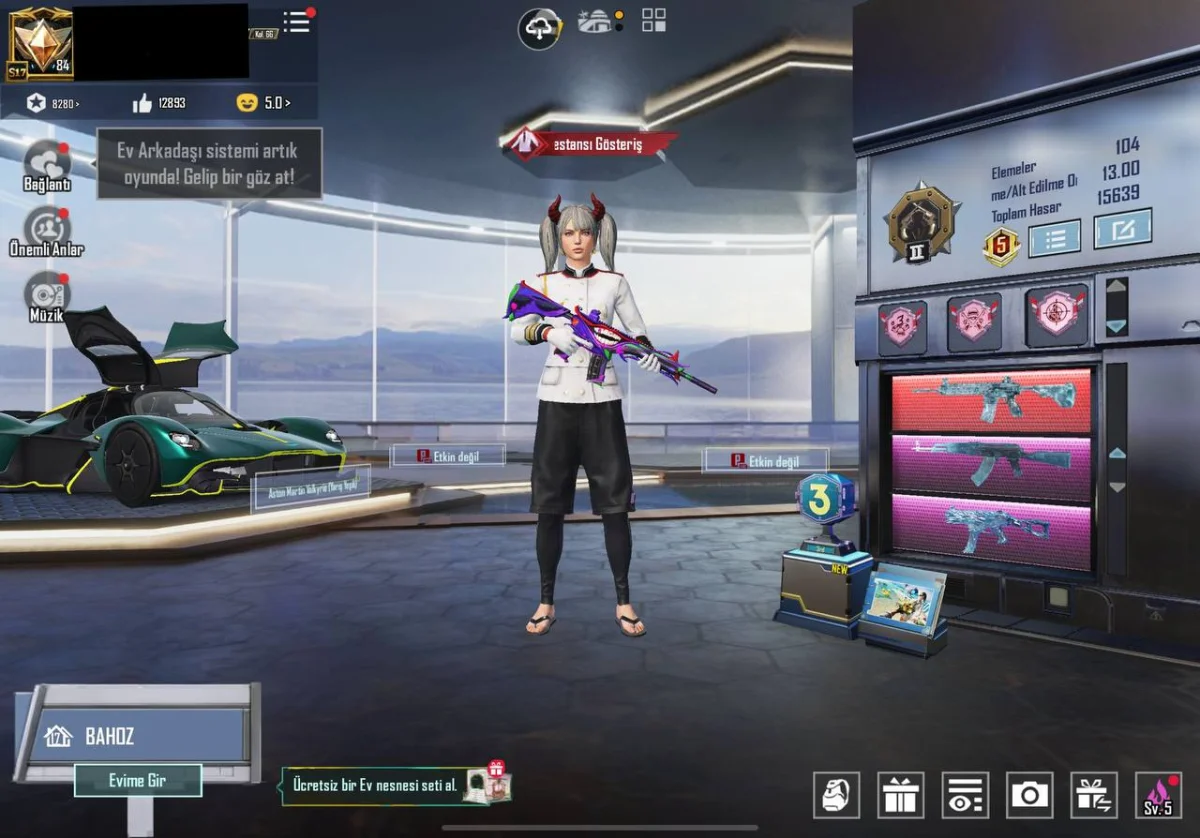
Task: Click the player avatar frame
Action: 40,42
